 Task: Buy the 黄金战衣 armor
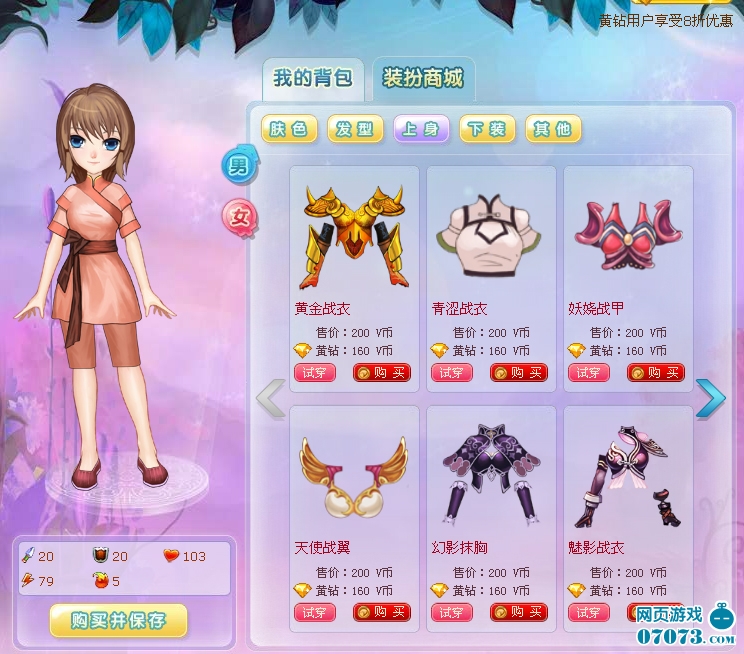(x=381, y=373)
